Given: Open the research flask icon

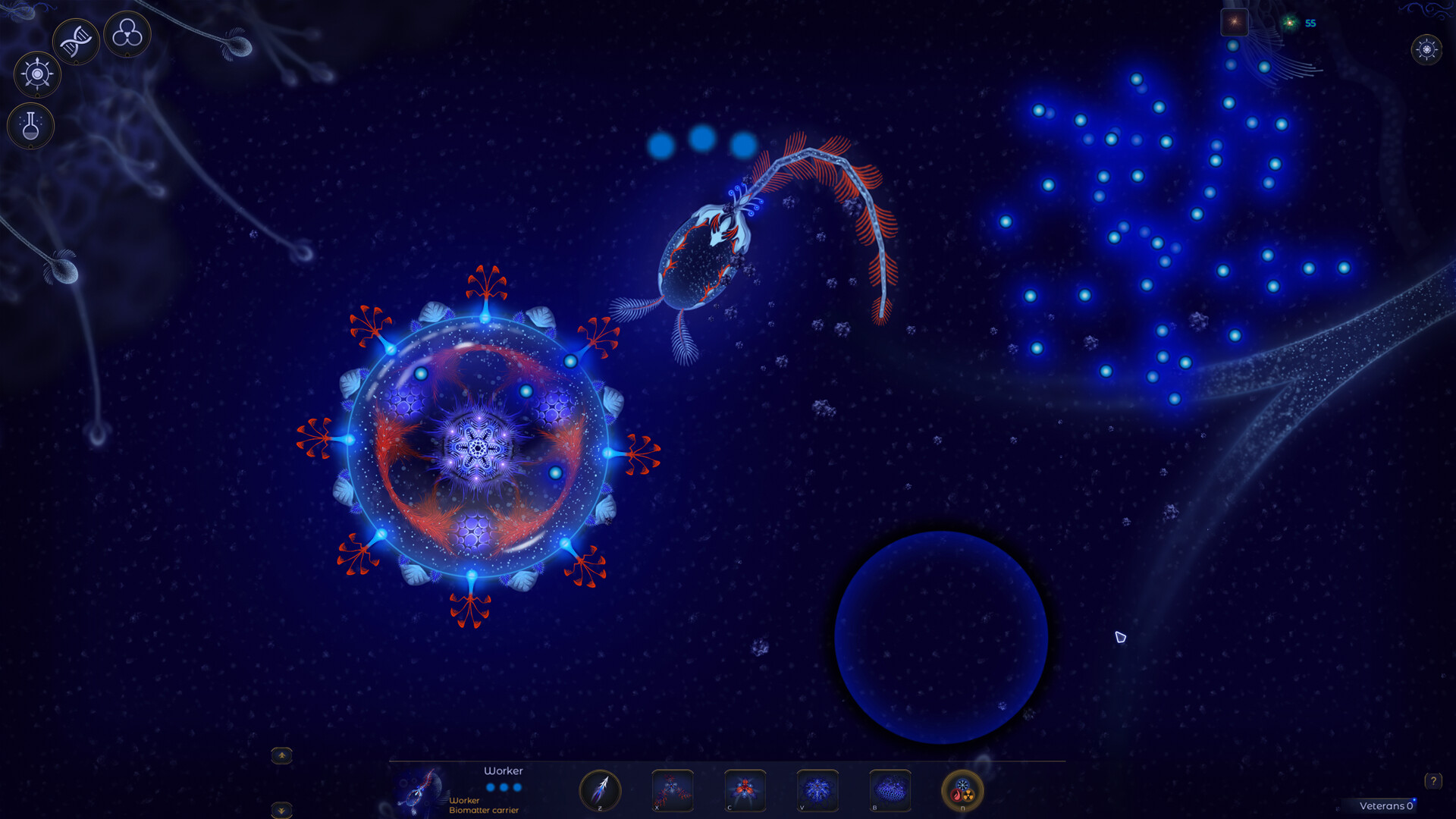Looking at the screenshot, I should click(30, 125).
